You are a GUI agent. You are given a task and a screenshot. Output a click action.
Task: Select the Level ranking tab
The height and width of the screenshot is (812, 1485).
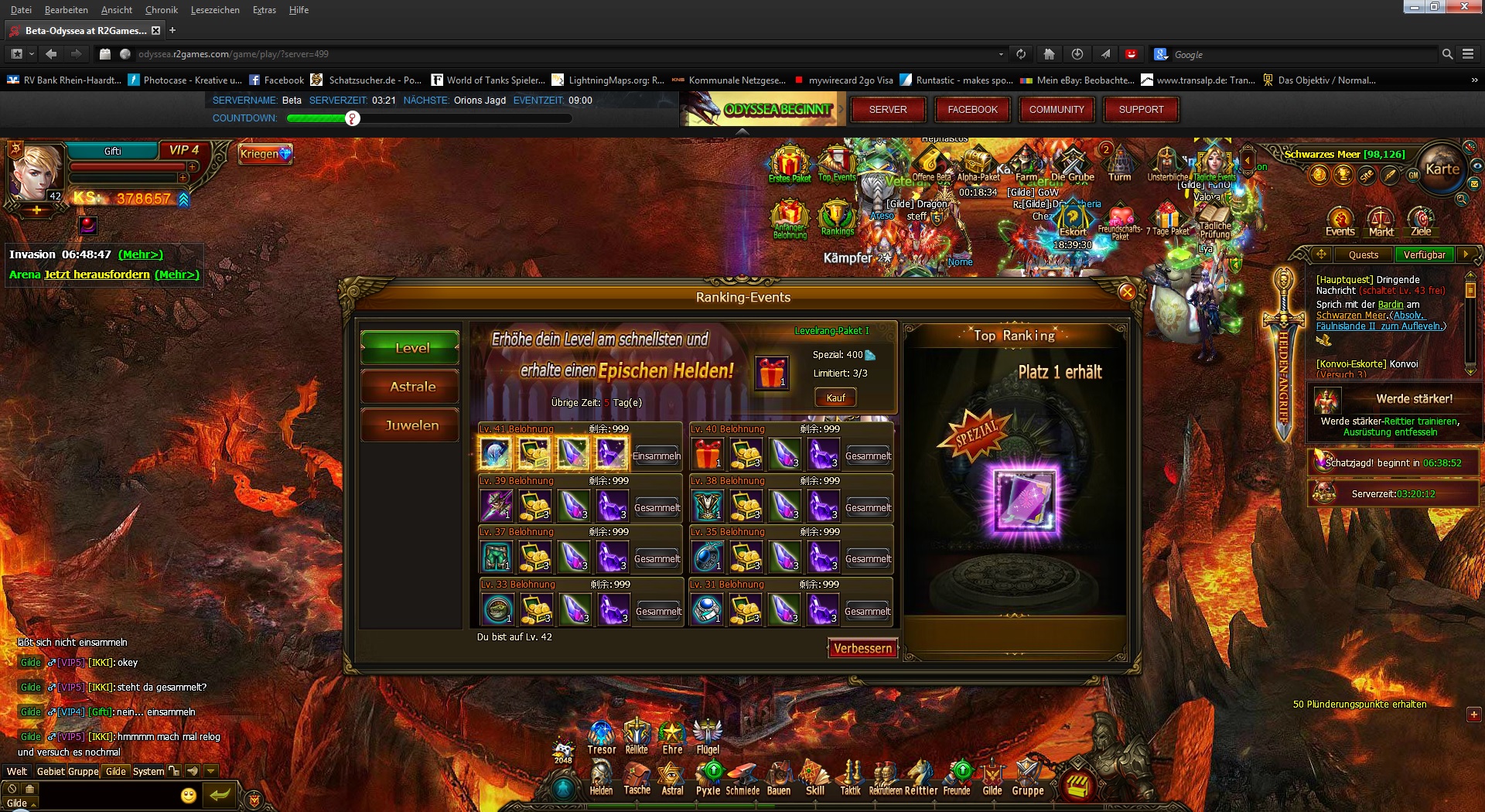411,348
